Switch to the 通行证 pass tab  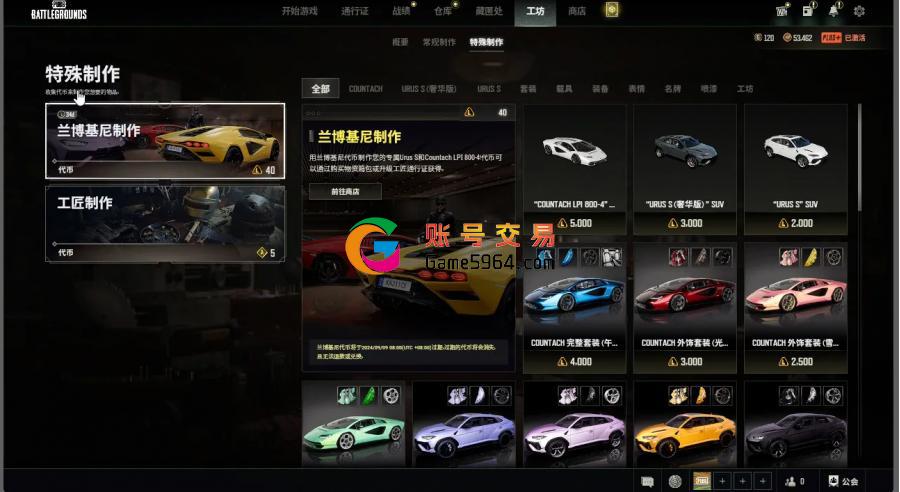click(355, 11)
